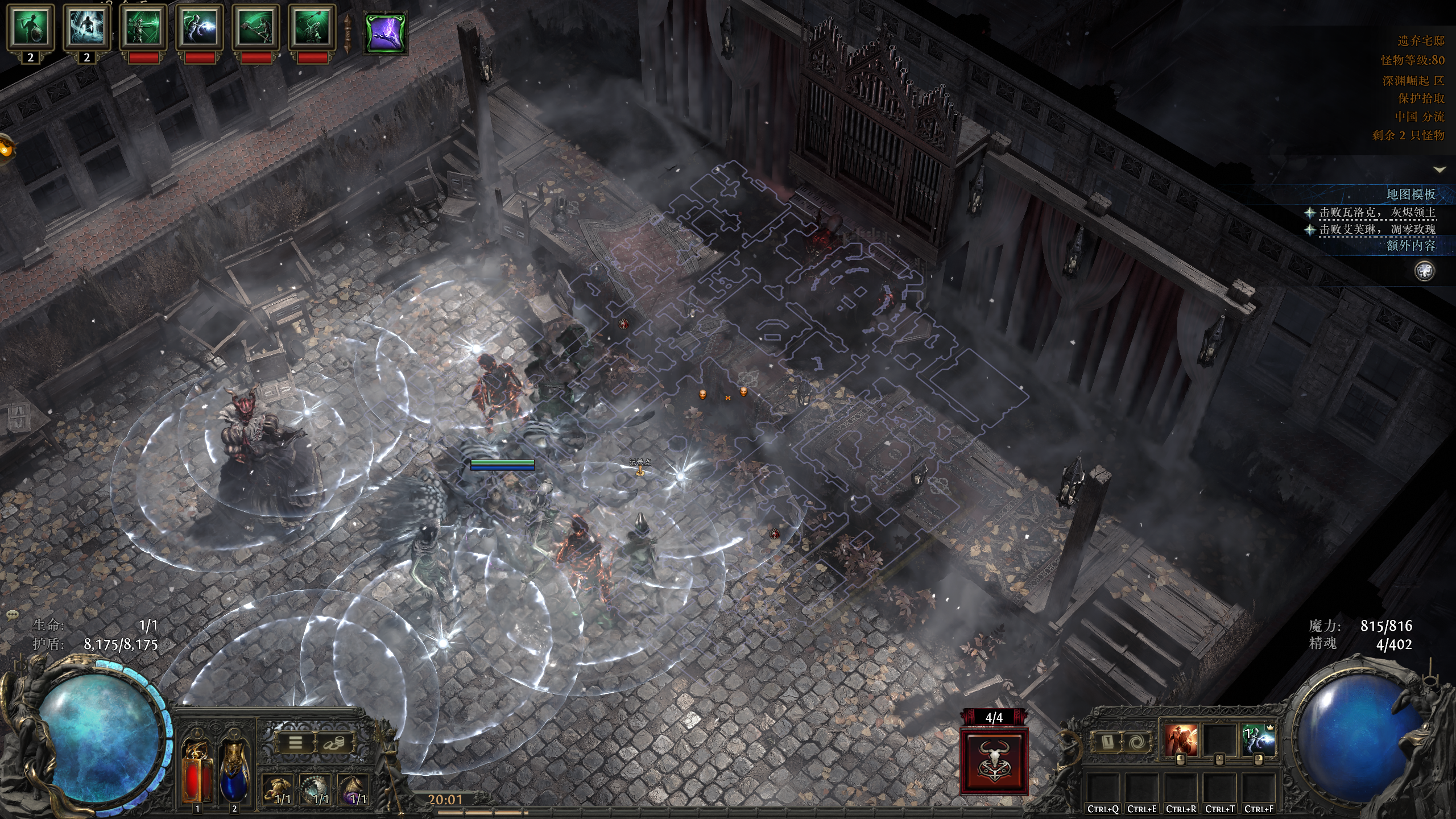Screen dimensions: 1456x819
Task: Select the purple orb charm slot
Action: (x=355, y=789)
